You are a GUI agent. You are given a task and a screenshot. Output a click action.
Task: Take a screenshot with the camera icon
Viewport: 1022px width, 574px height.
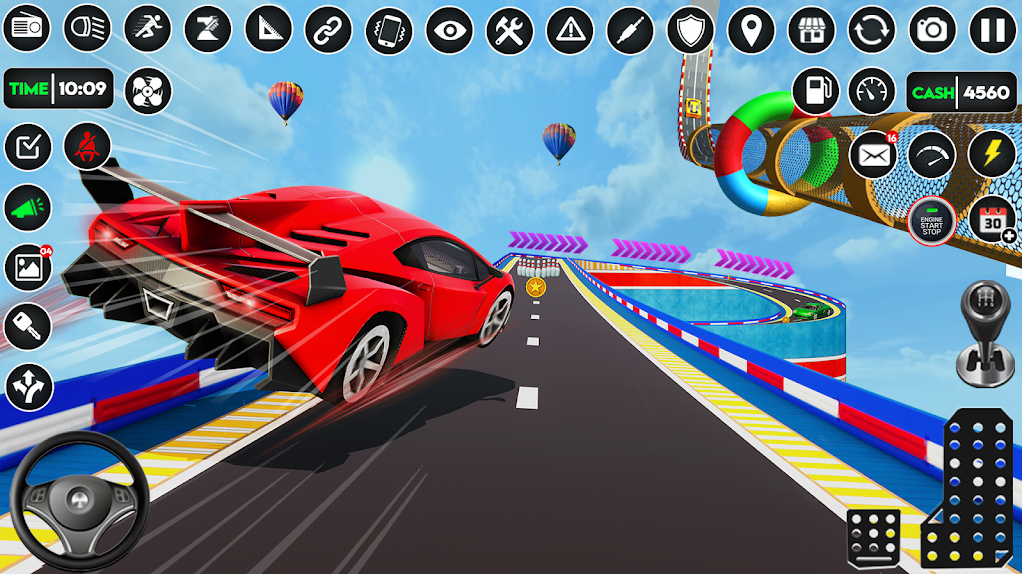coord(932,30)
